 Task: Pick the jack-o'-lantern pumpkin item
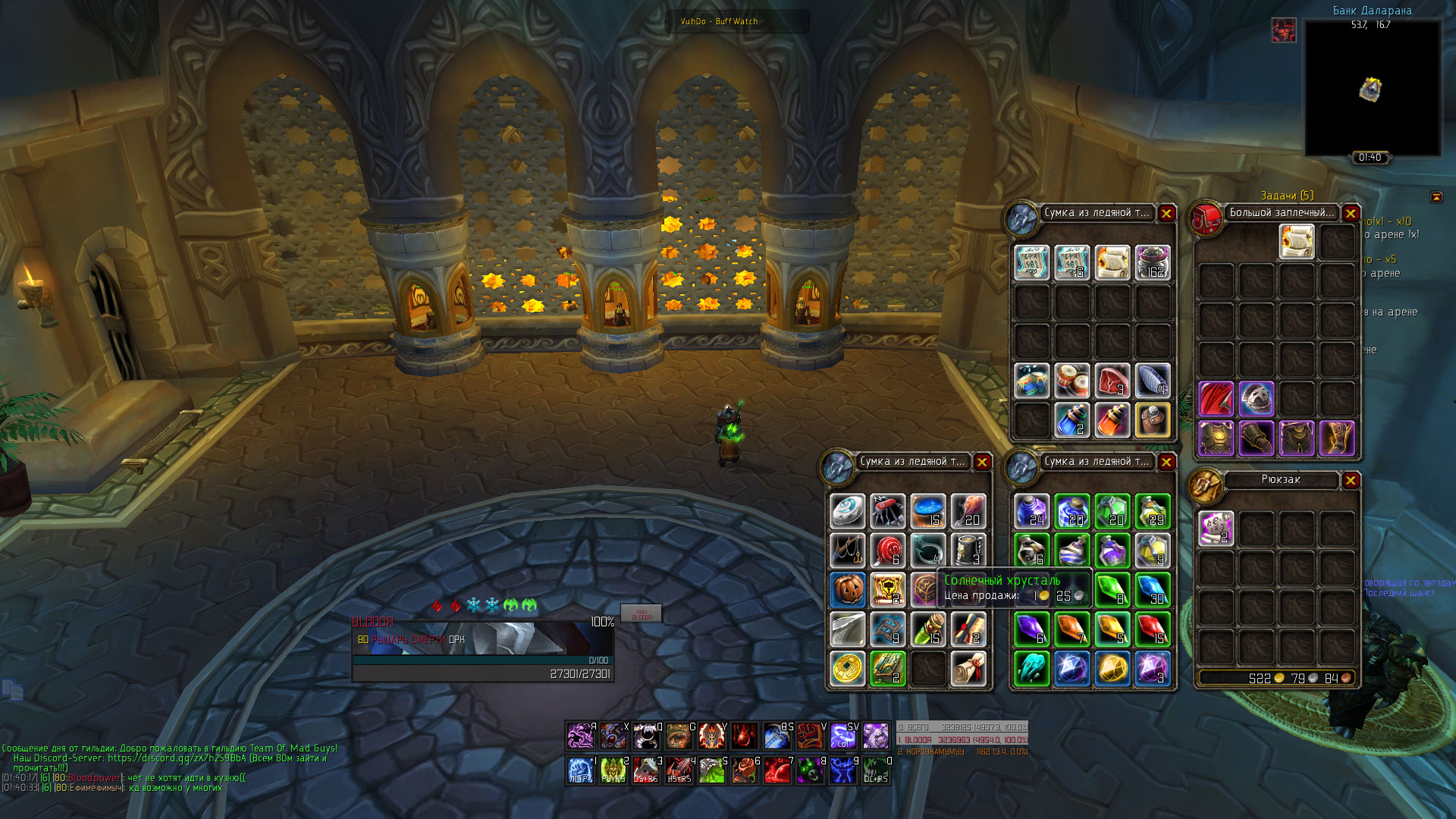pyautogui.click(x=847, y=589)
